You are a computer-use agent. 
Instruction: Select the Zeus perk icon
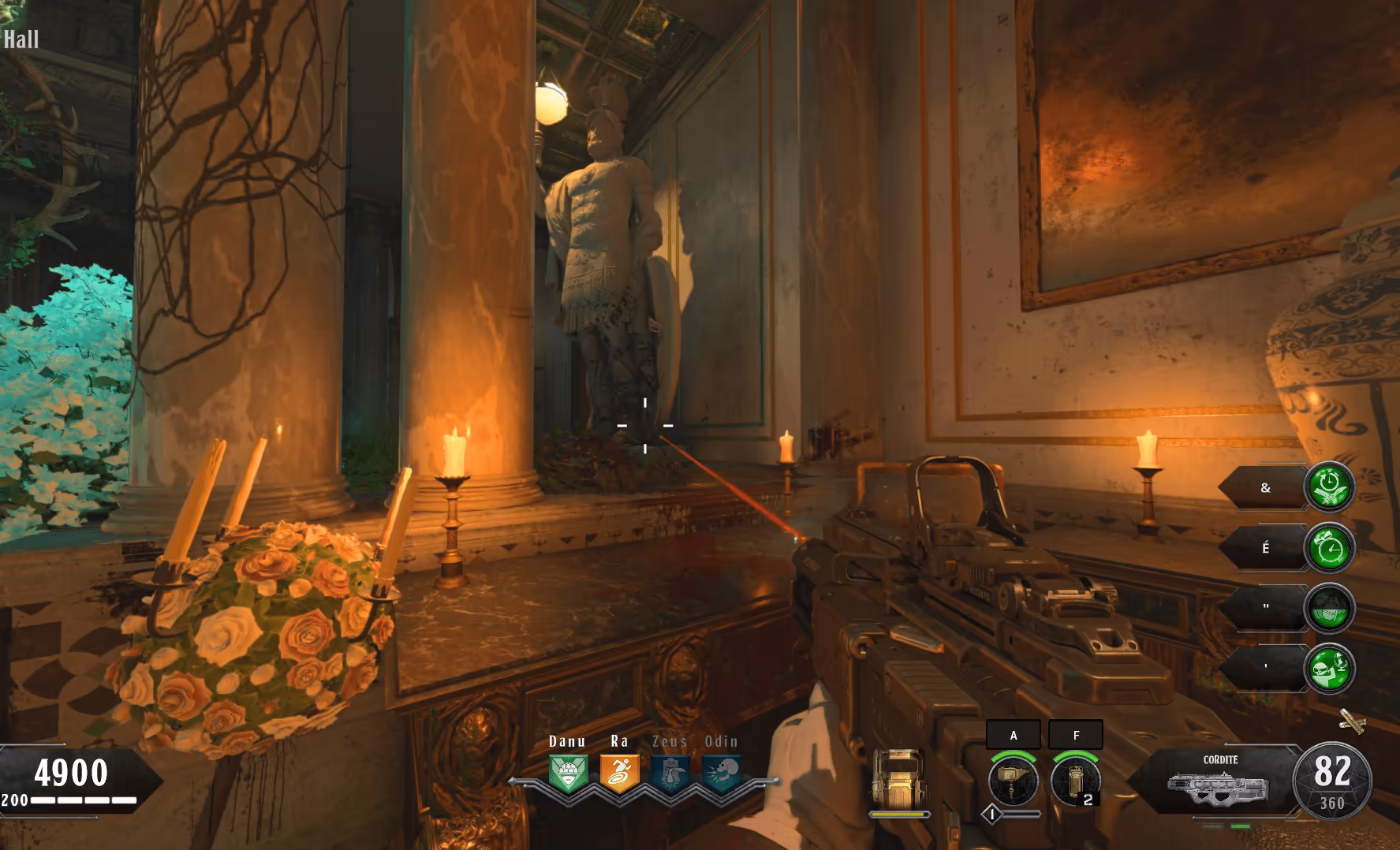tap(670, 774)
